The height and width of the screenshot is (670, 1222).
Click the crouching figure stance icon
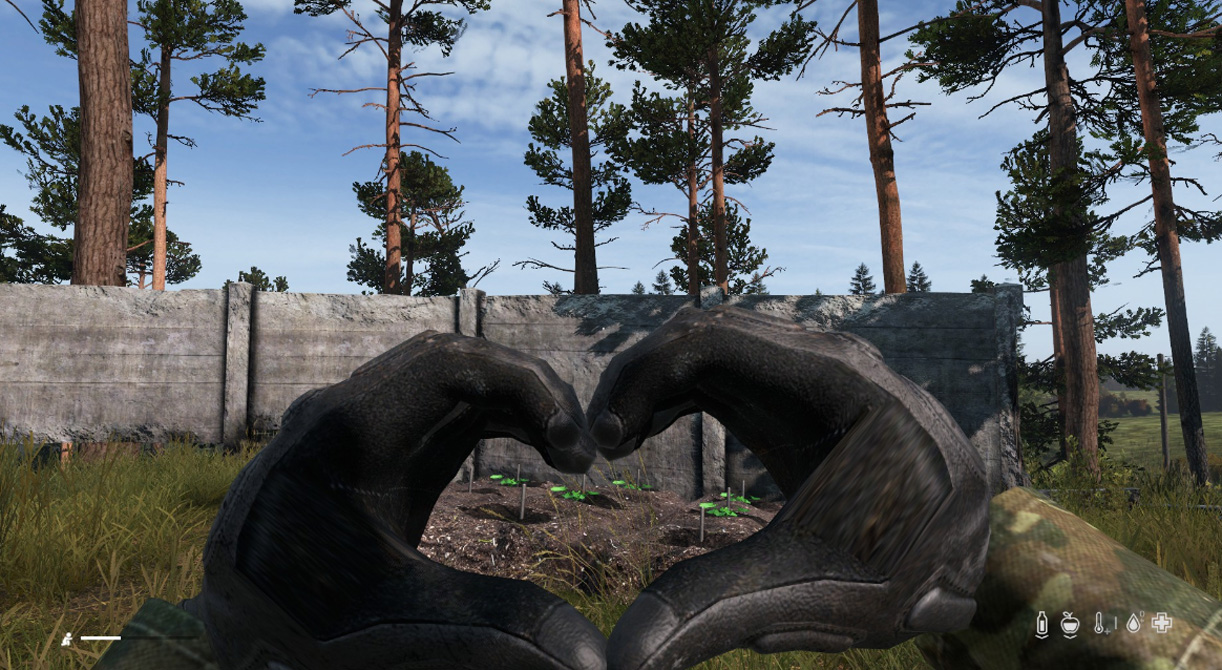point(67,637)
